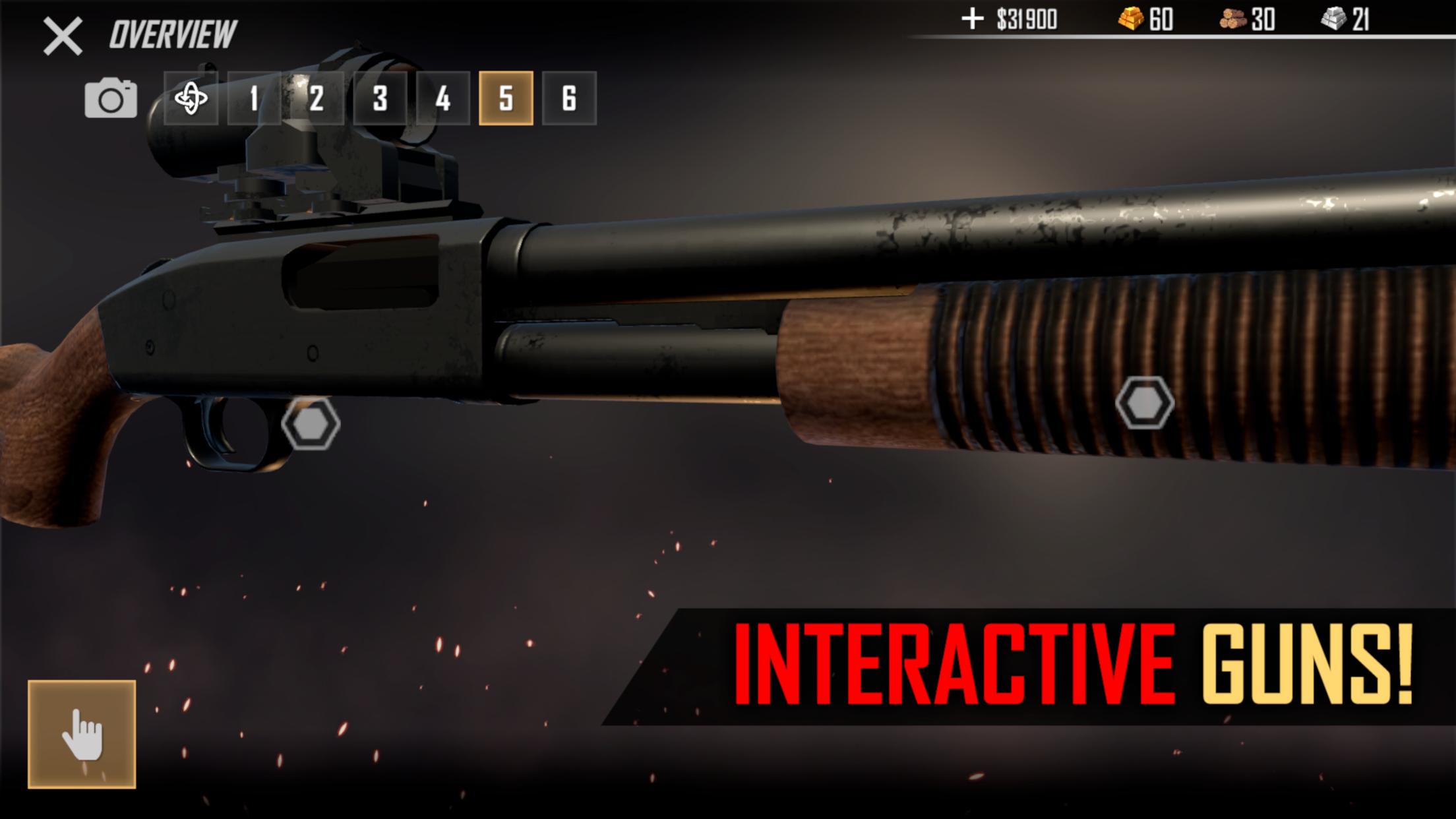
Task: Switch to view tab 6
Action: click(x=570, y=99)
